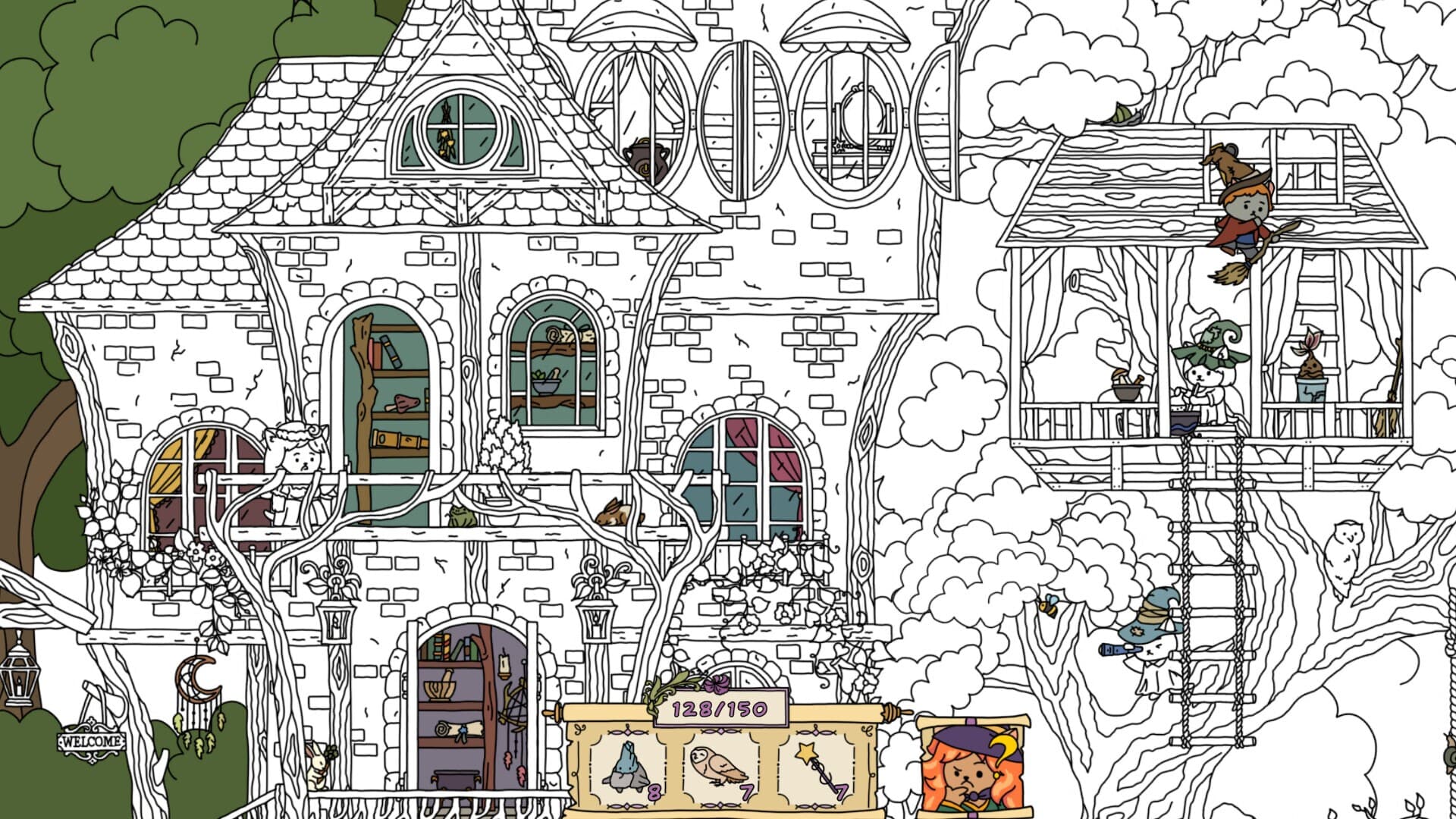
Task: Click the crescent moon dreamcatcher
Action: point(199,679)
